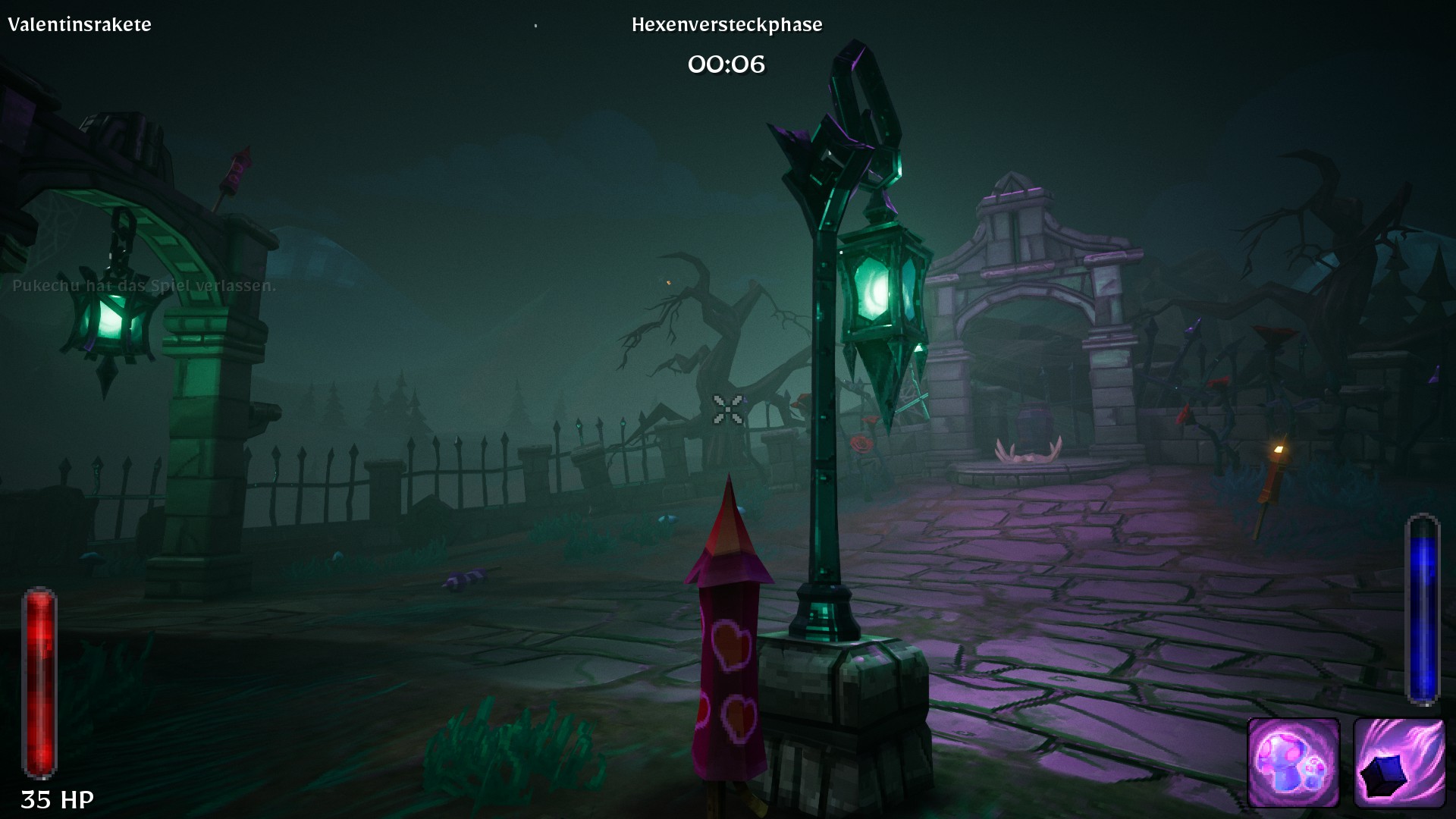Toggle the crosshair in screen center
Viewport: 1456px width, 819px height.
coord(726,409)
